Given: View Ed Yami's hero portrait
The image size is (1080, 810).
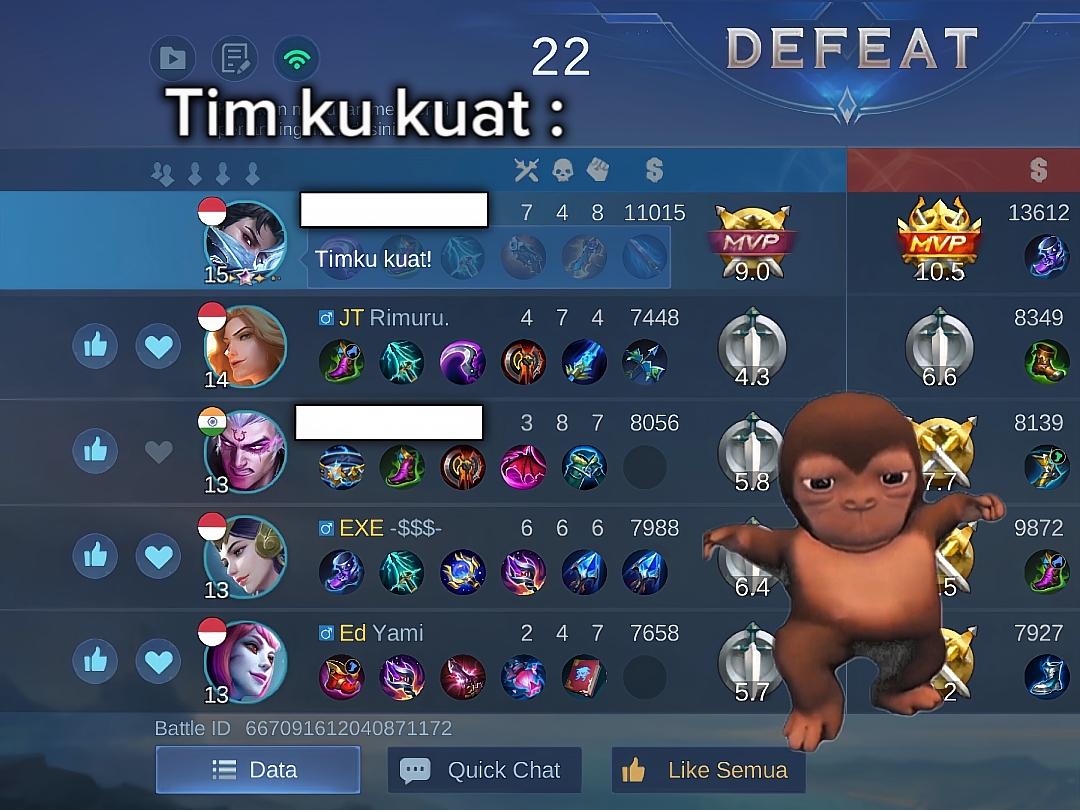Looking at the screenshot, I should click(x=245, y=661).
